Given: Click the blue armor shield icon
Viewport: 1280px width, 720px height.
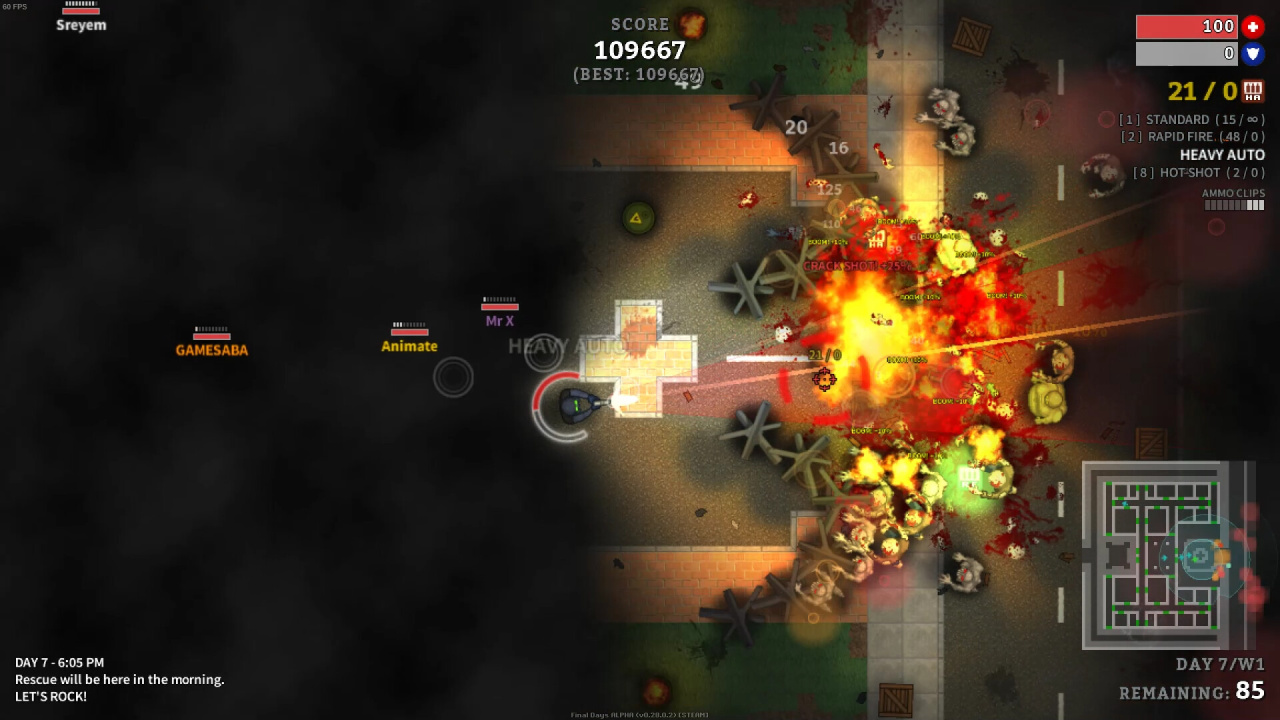Looking at the screenshot, I should 1253,54.
